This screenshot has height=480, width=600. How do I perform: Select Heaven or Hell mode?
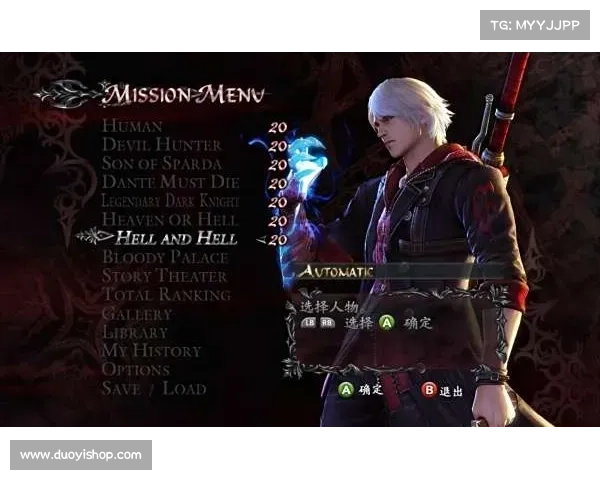[x=170, y=220]
